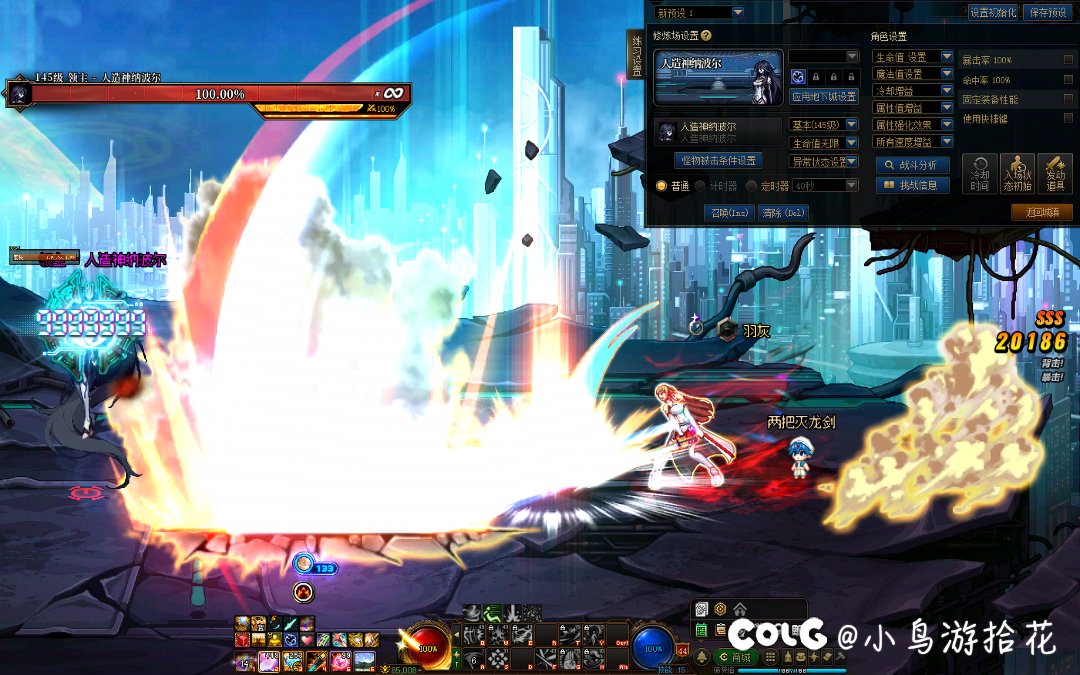
Task: Summon the monster with 召唤(Ins)
Action: pos(729,212)
